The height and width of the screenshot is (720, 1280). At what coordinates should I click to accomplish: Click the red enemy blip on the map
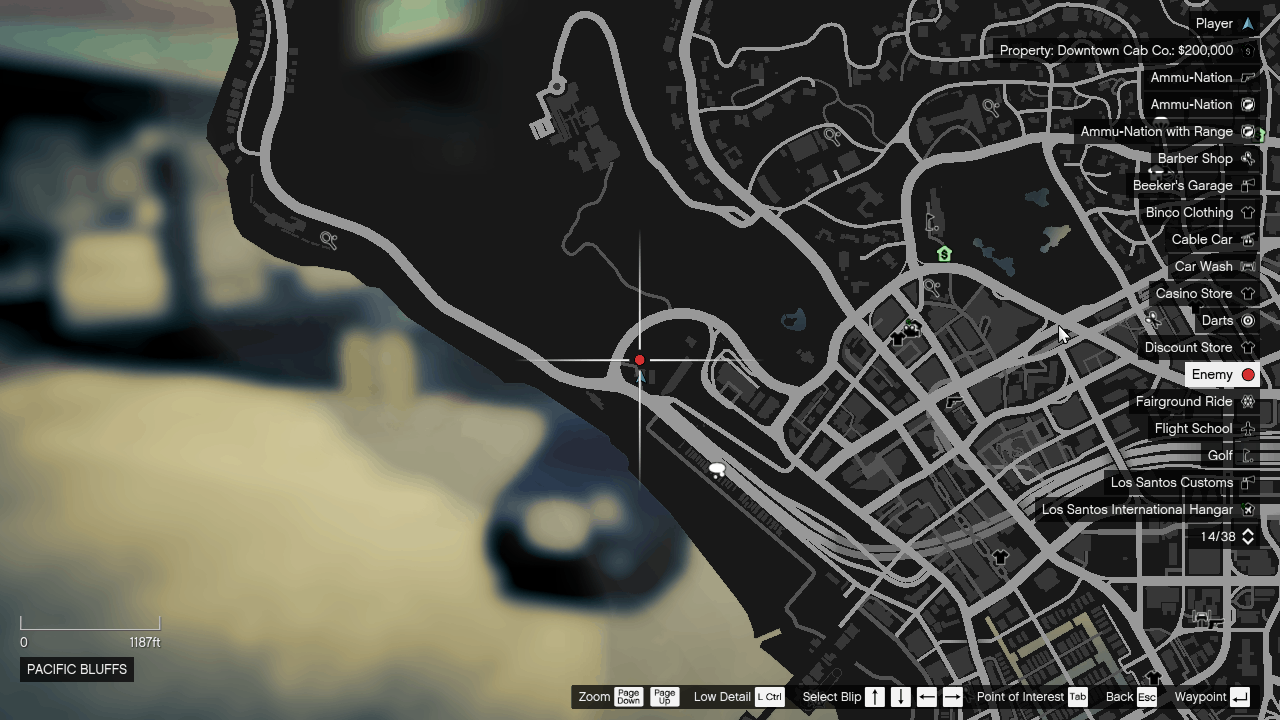pyautogui.click(x=639, y=359)
